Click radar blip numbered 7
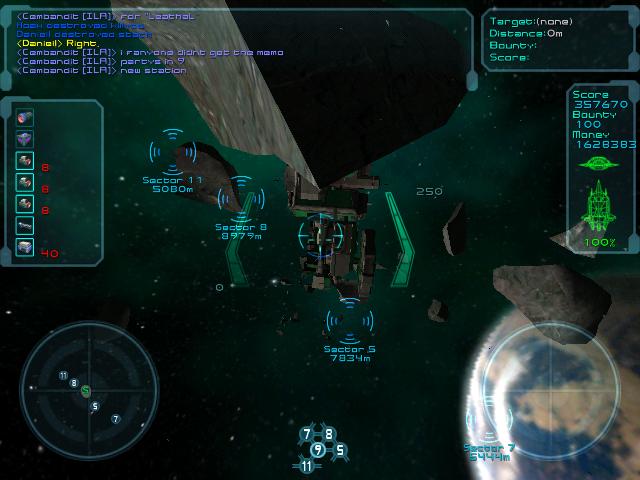The width and height of the screenshot is (640, 480). [x=116, y=418]
